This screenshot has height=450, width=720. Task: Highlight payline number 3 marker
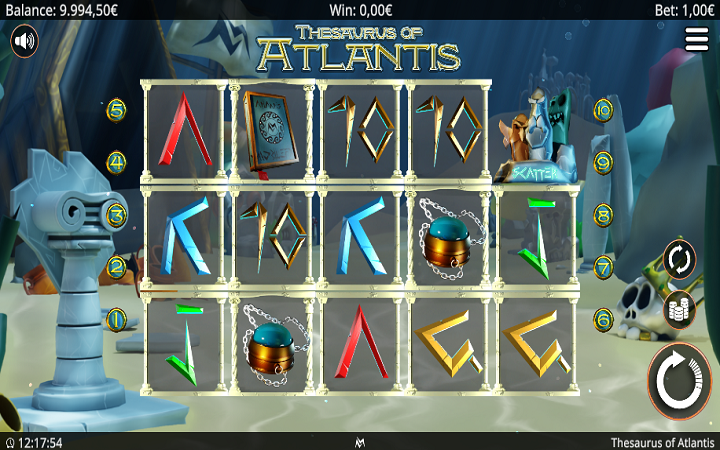(117, 214)
